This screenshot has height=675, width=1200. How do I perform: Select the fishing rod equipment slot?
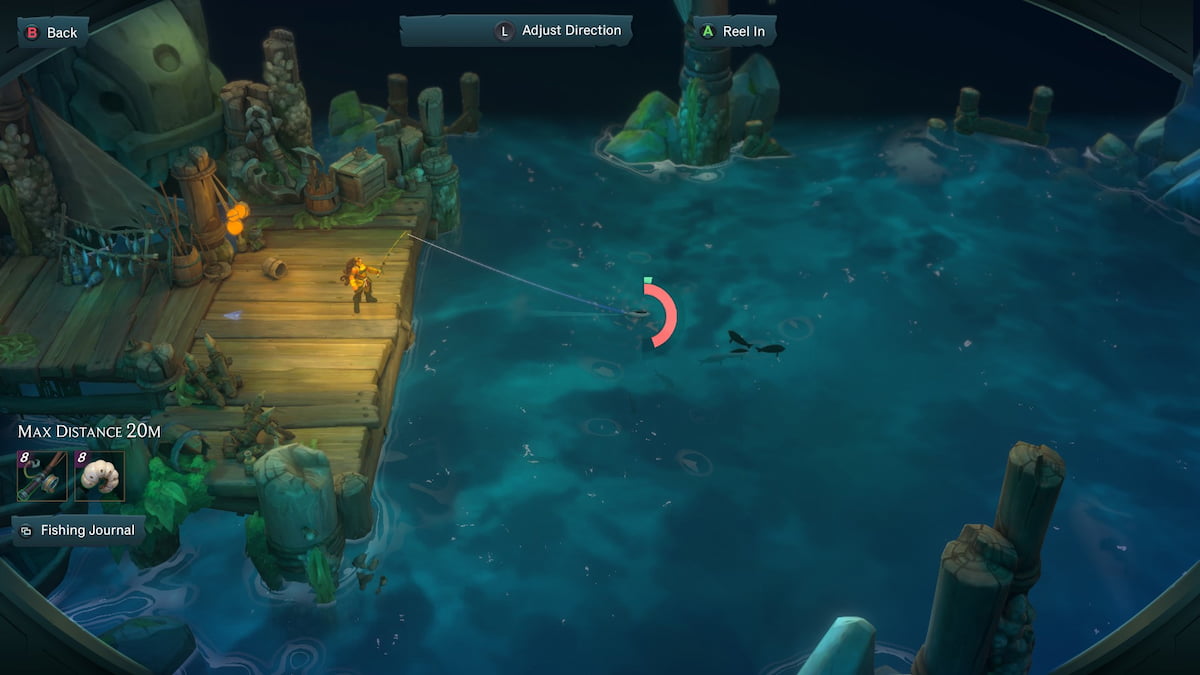[x=43, y=475]
